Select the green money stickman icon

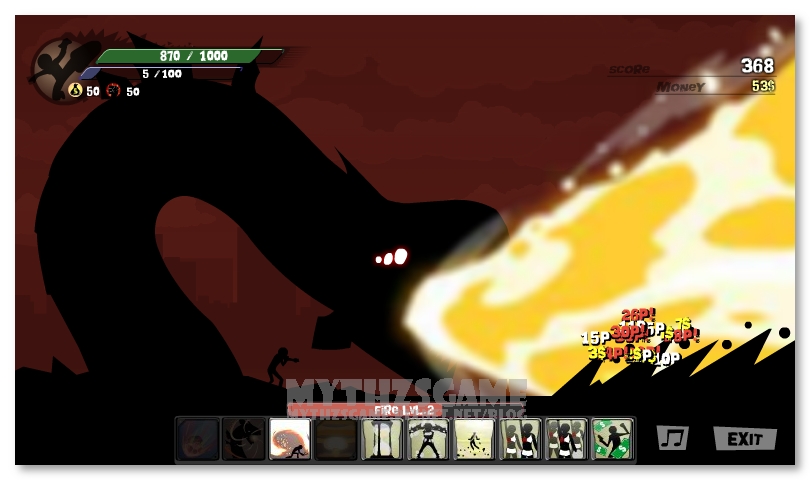coord(612,438)
